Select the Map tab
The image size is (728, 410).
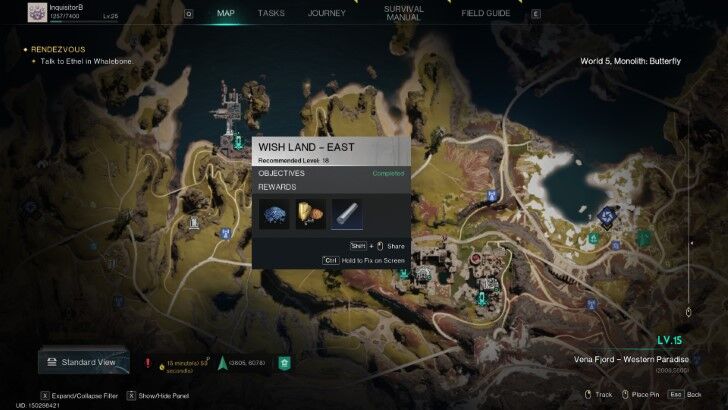pyautogui.click(x=227, y=14)
